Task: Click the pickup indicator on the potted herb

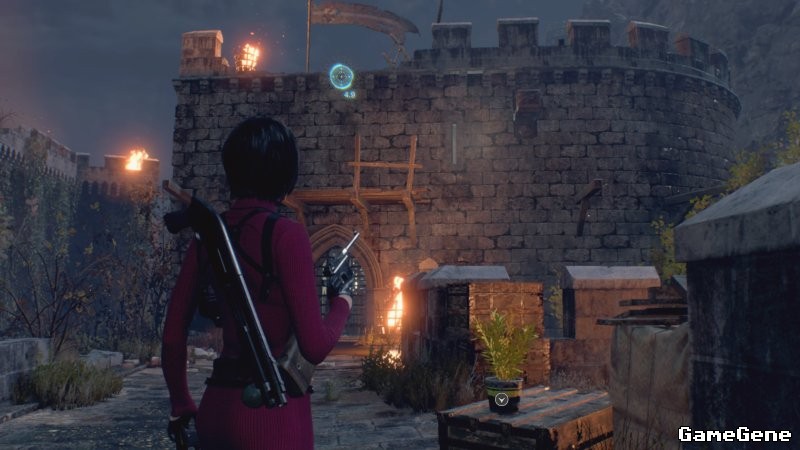Action: pyautogui.click(x=502, y=399)
